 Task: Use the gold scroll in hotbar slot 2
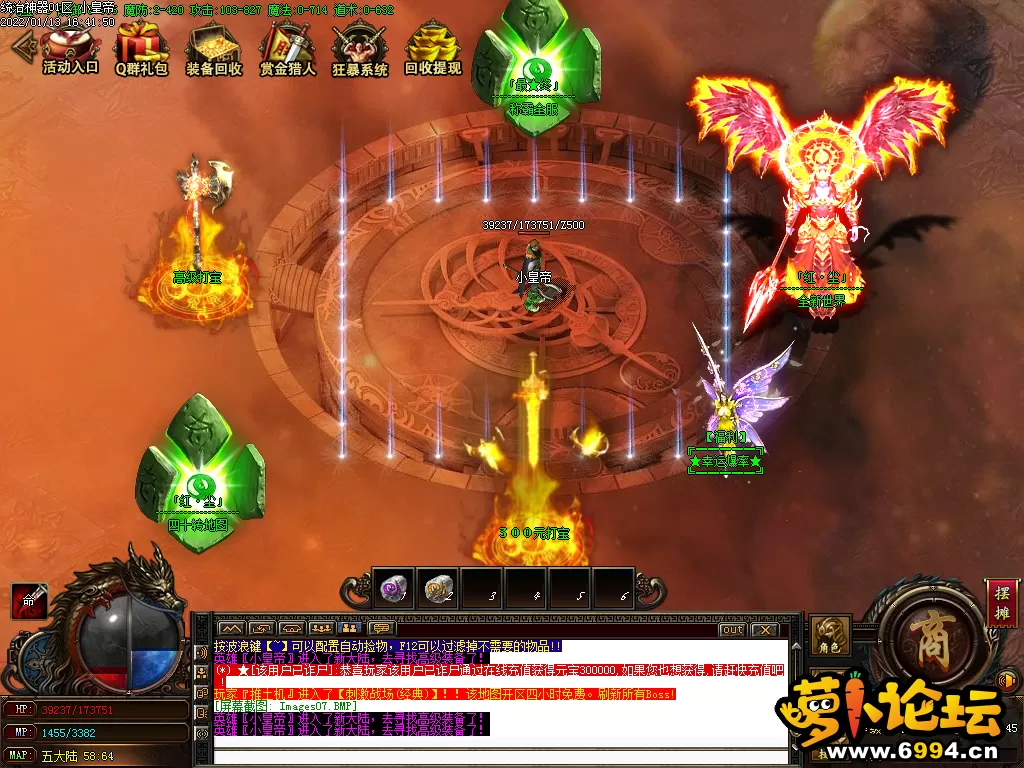(437, 588)
